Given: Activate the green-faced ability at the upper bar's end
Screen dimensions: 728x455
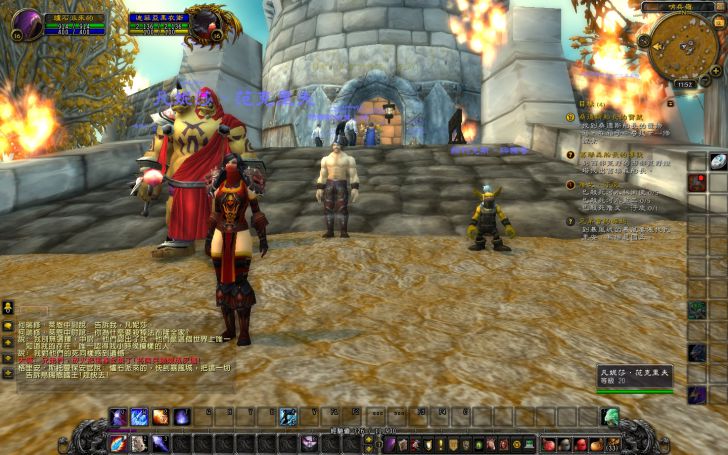Looking at the screenshot, I should (x=609, y=416).
